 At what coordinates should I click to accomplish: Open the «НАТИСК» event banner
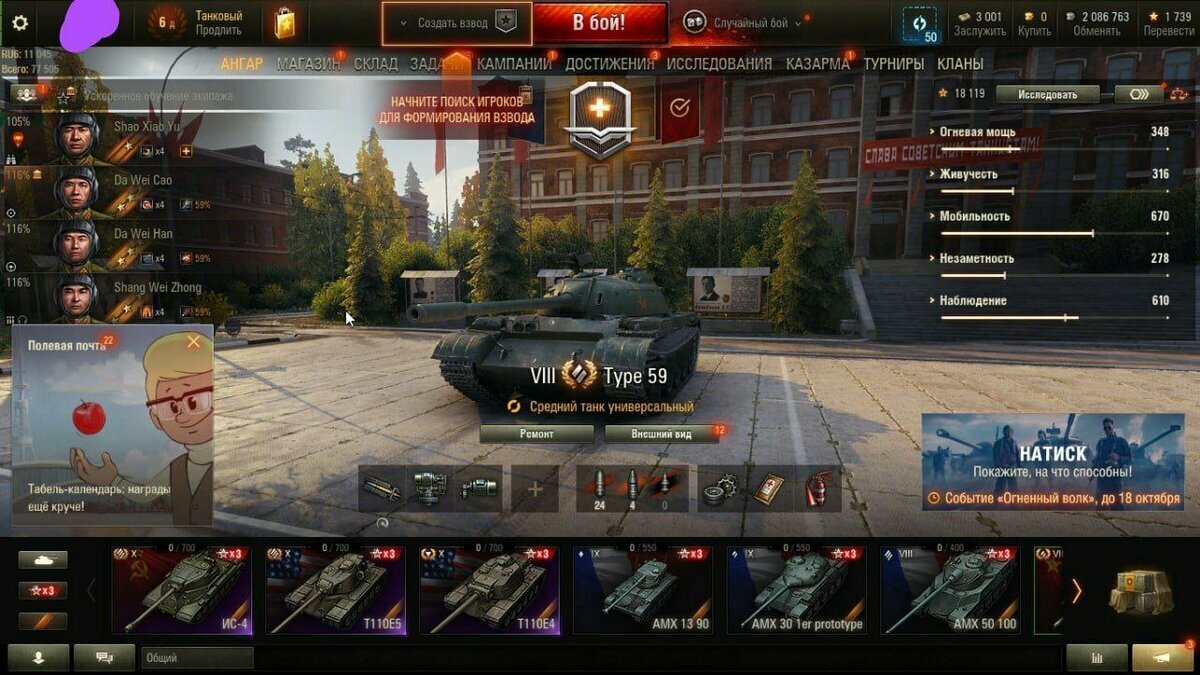coord(1052,462)
